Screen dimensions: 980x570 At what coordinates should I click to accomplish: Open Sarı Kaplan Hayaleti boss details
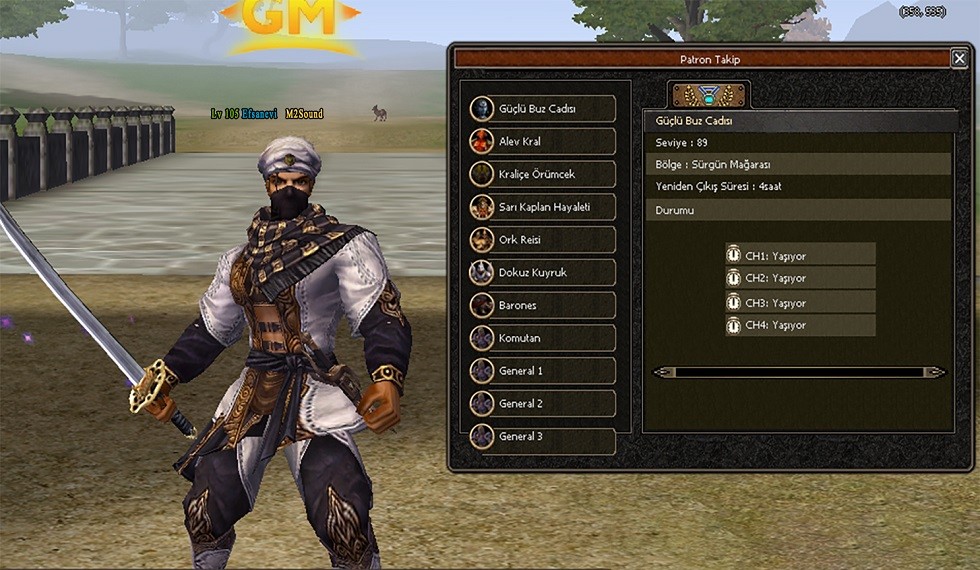click(x=542, y=207)
